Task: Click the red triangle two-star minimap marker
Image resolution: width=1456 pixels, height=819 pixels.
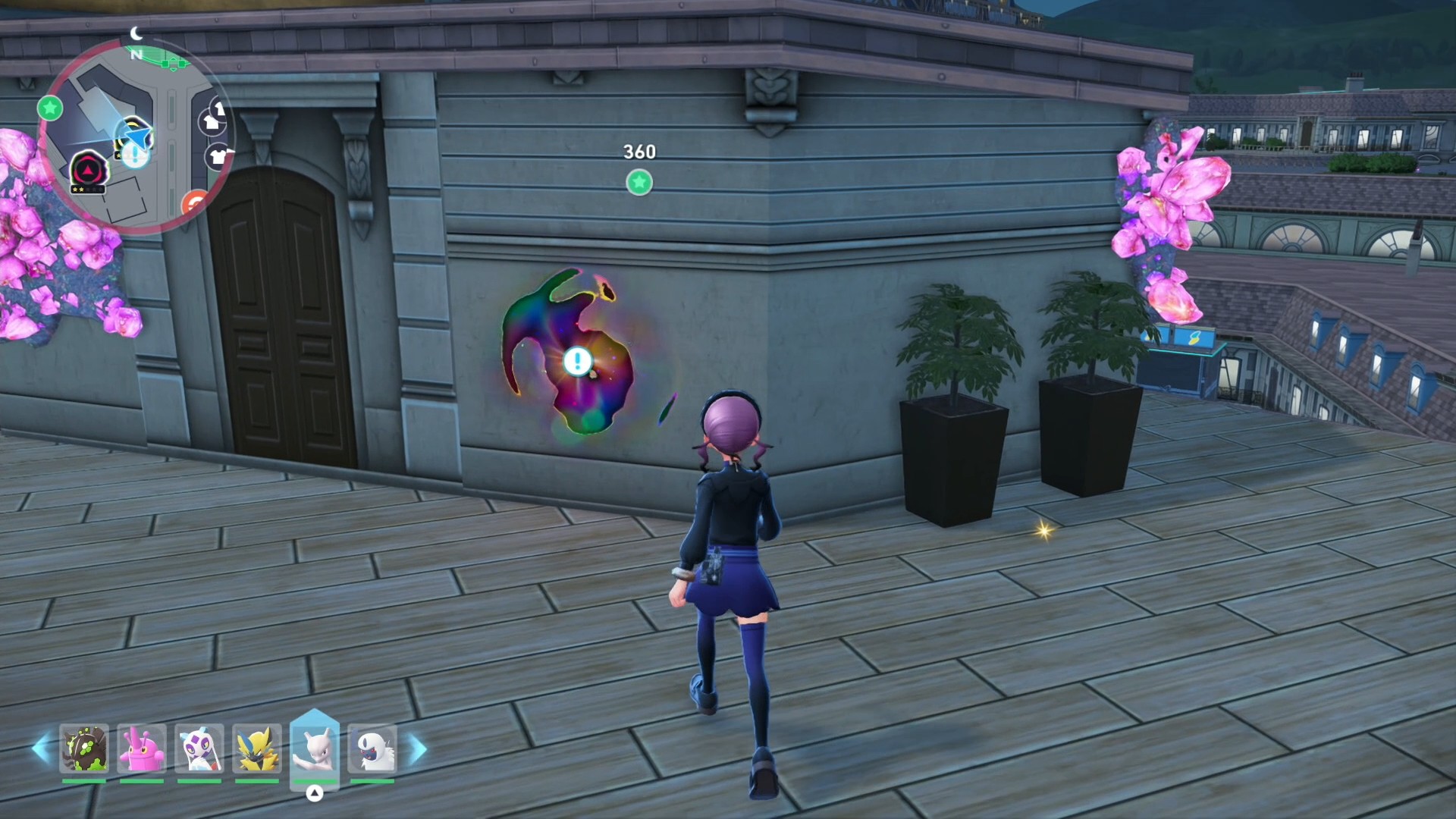Action: click(89, 170)
